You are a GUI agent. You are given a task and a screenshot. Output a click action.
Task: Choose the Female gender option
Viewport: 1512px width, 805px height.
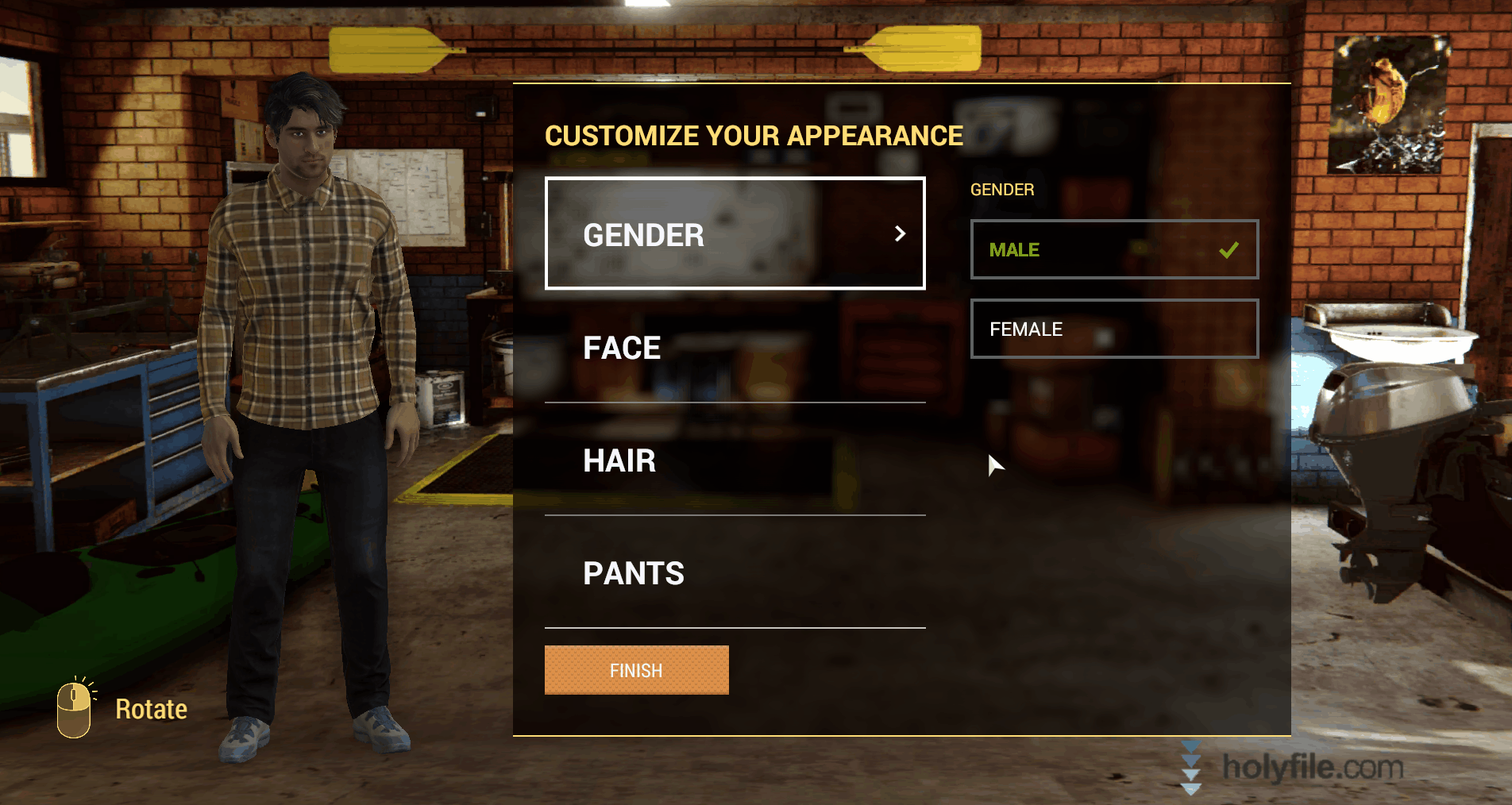click(1113, 329)
